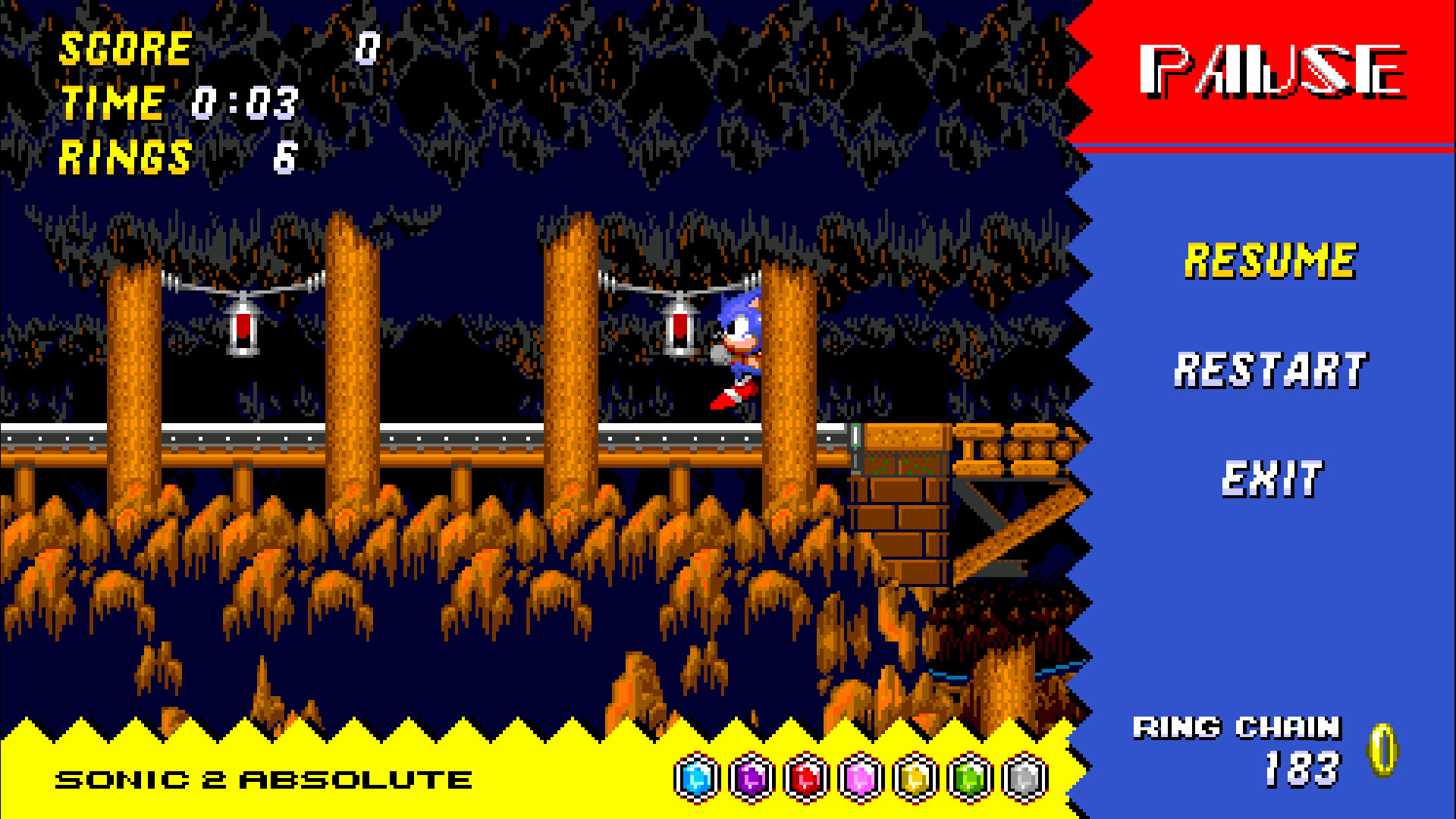
Task: Select the purple Chaos Emerald icon
Action: click(x=749, y=777)
